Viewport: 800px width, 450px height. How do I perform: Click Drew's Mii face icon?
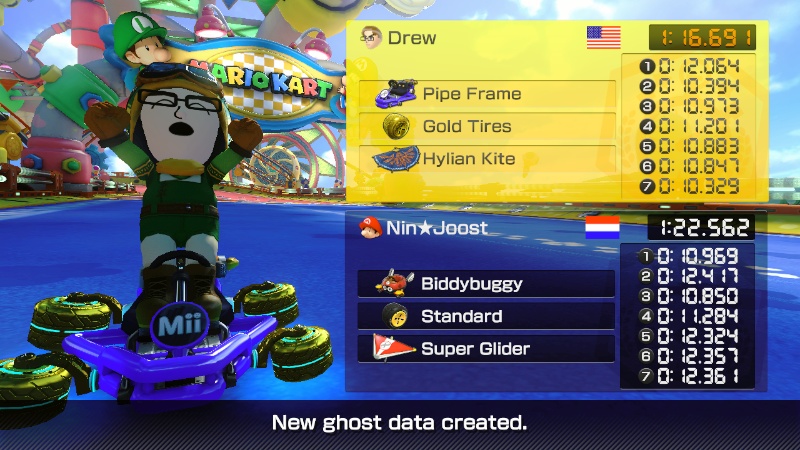370,38
